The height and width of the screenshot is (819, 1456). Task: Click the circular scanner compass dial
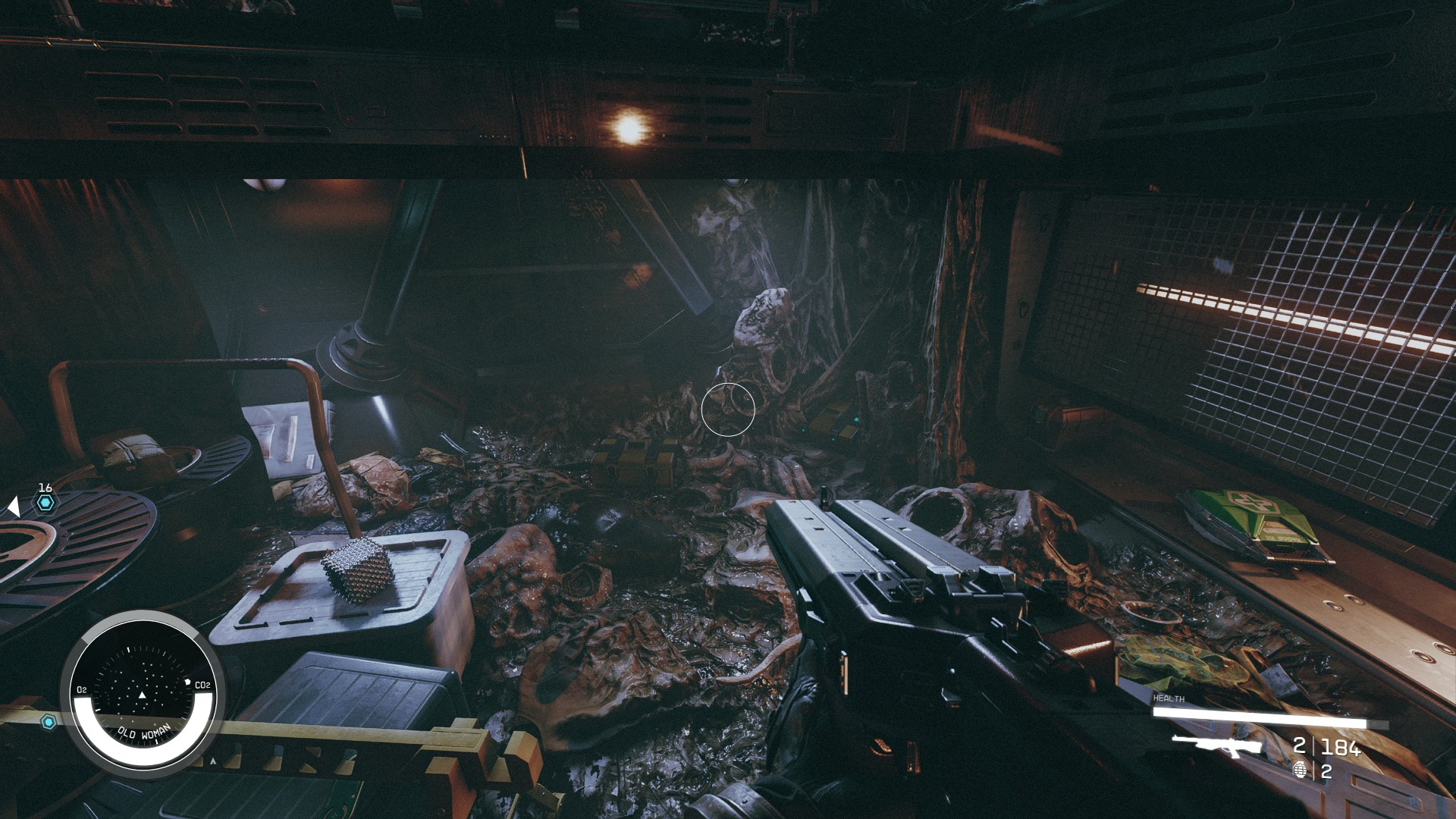[x=143, y=692]
